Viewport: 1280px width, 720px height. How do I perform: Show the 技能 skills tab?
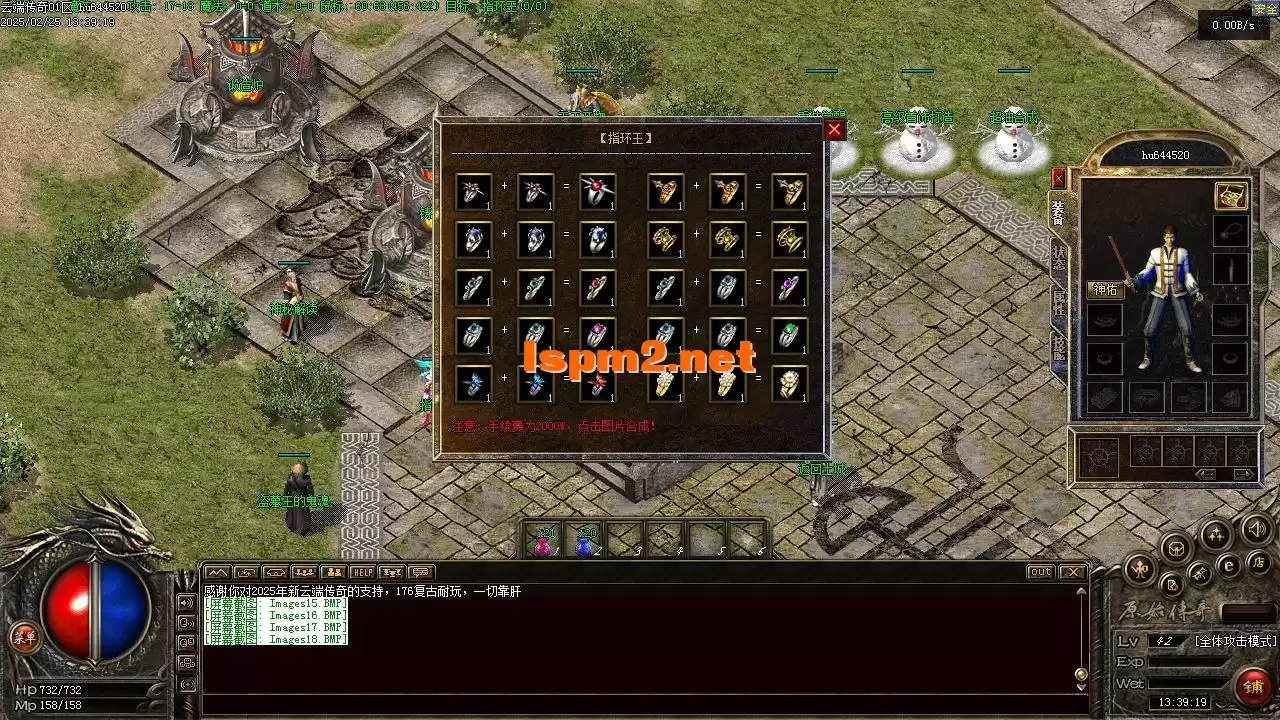coord(1059,348)
